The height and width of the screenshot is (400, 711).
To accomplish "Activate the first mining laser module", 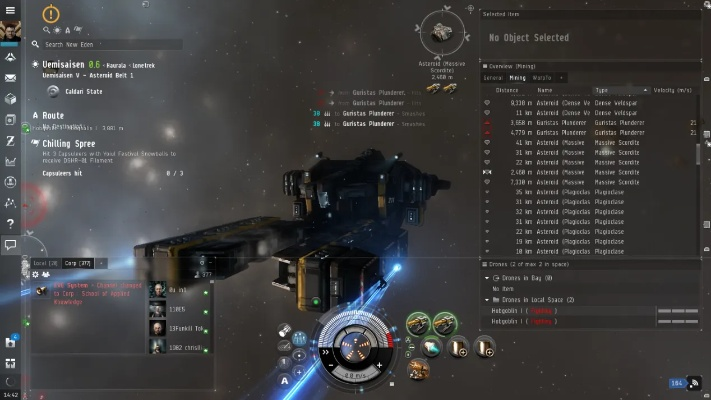I will coord(418,323).
